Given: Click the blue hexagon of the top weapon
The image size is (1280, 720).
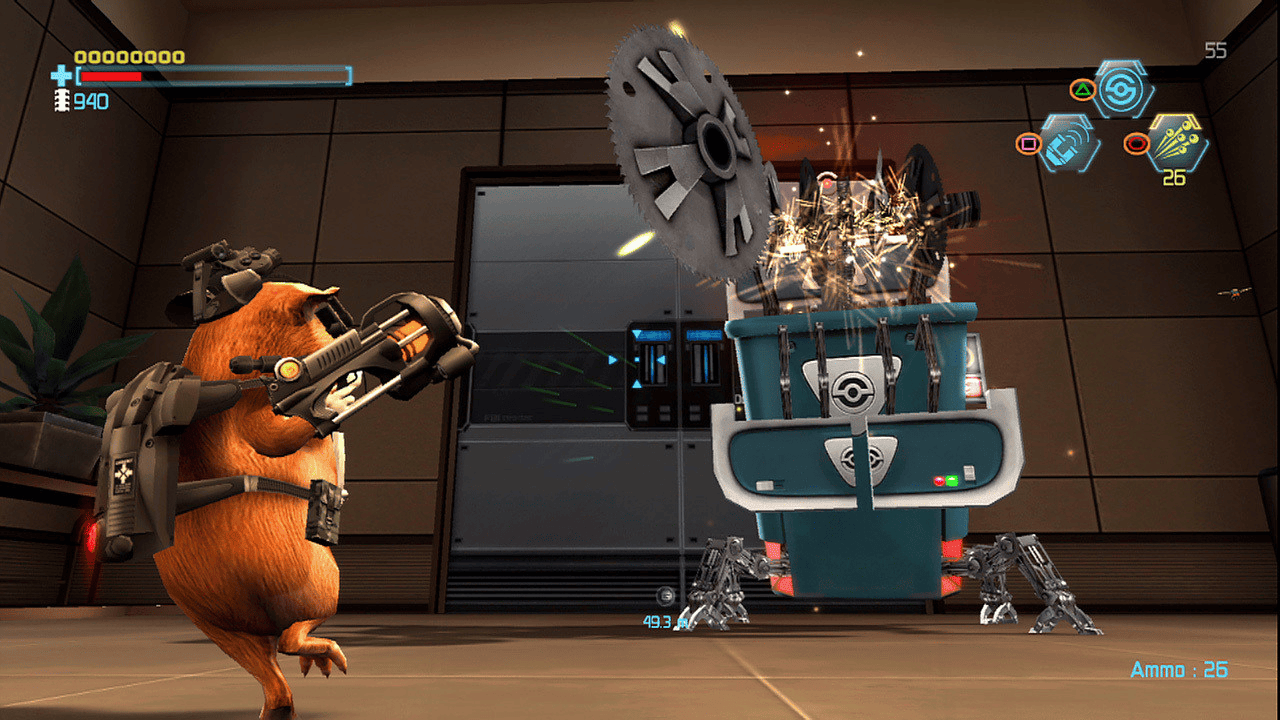Looking at the screenshot, I should 1121,88.
